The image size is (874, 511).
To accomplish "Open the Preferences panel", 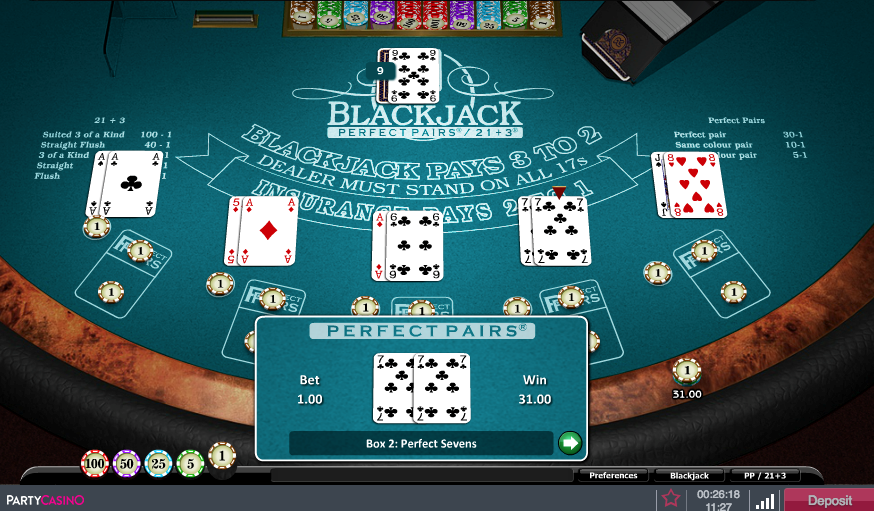I will pyautogui.click(x=614, y=476).
